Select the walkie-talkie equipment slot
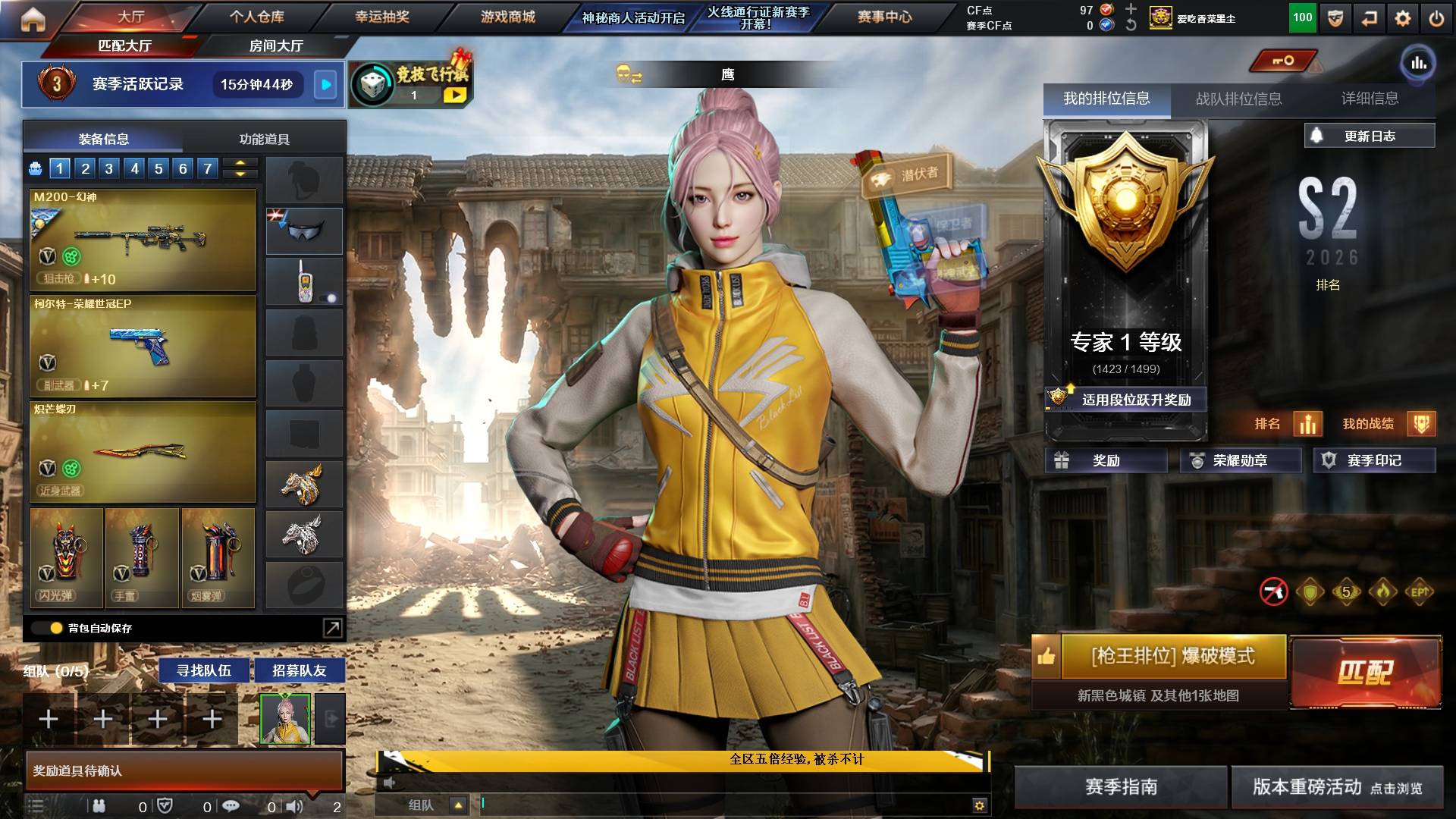Viewport: 1456px width, 819px height. click(303, 281)
